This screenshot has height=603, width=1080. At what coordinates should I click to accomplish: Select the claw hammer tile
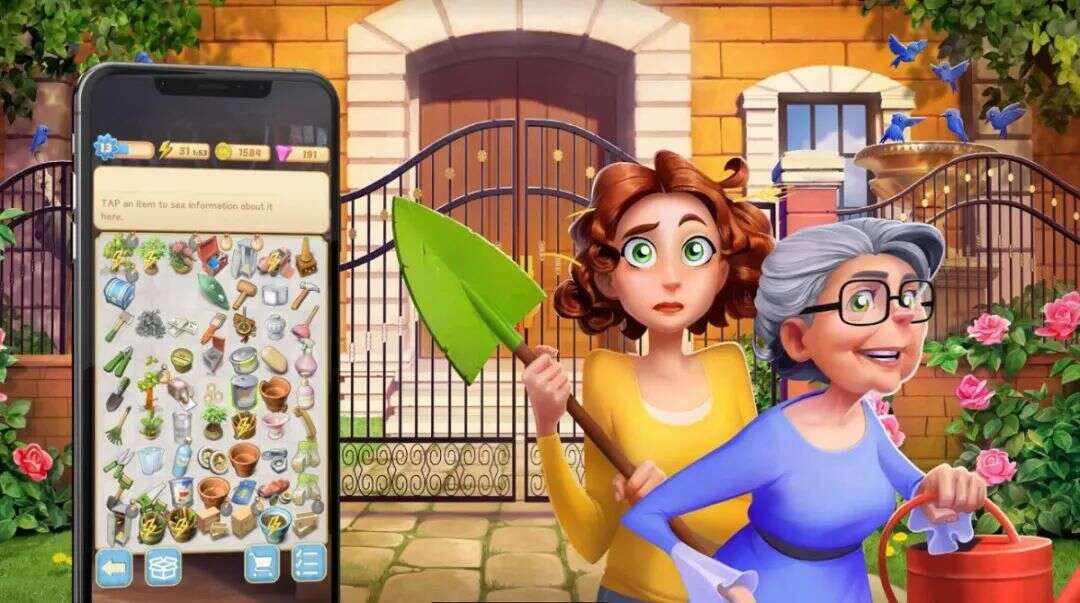pos(305,294)
